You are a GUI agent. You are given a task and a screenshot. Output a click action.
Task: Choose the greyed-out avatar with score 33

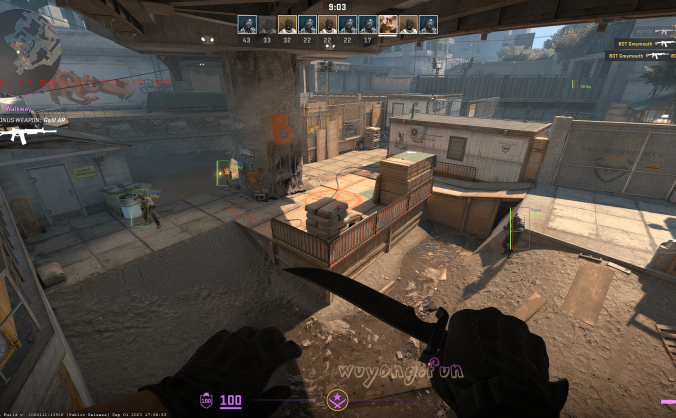click(267, 25)
